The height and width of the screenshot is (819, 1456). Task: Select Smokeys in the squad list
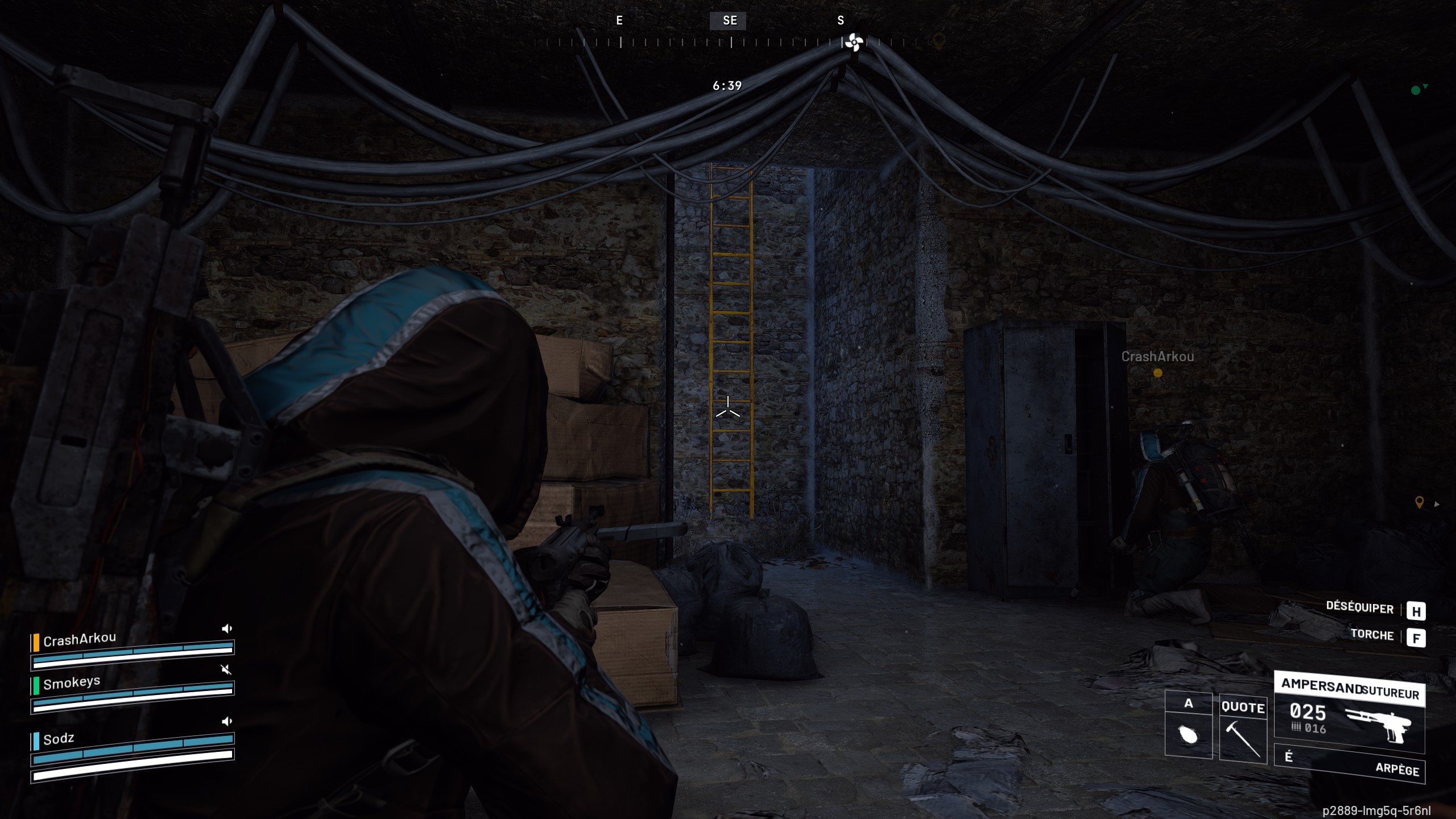point(72,682)
